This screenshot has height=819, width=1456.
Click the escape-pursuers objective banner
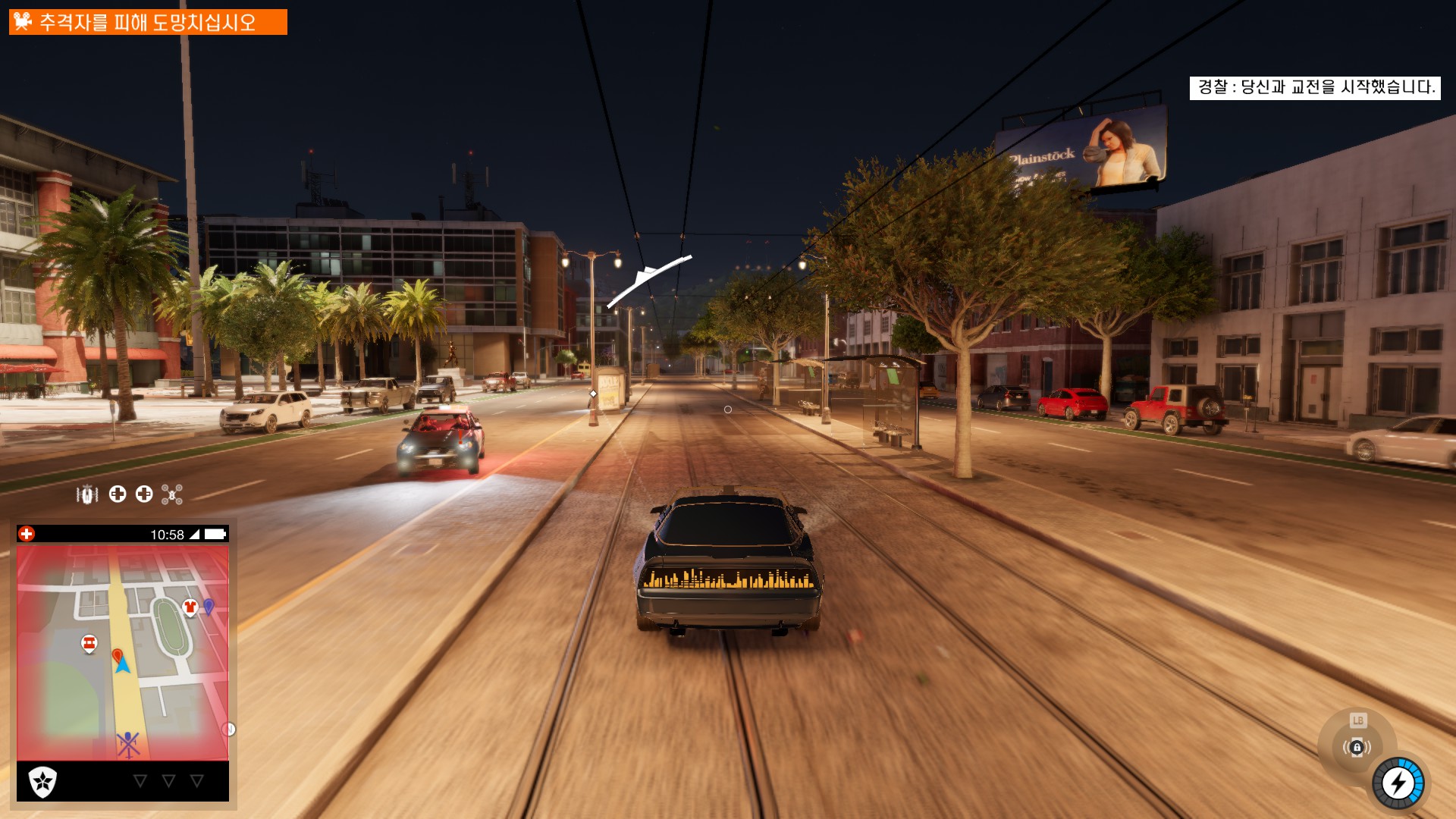(x=148, y=22)
